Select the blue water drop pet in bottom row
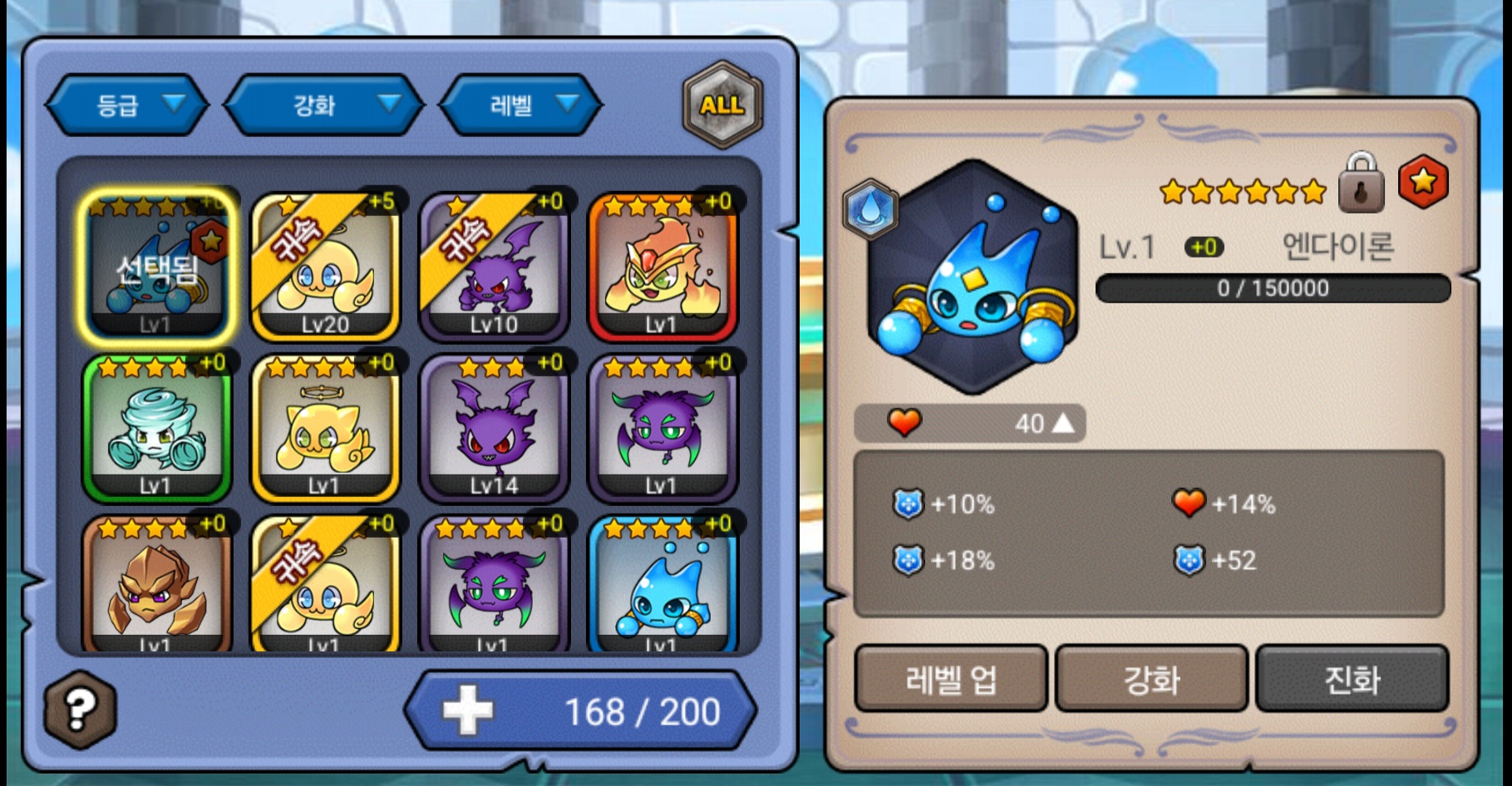The image size is (1512, 786). coord(662,586)
